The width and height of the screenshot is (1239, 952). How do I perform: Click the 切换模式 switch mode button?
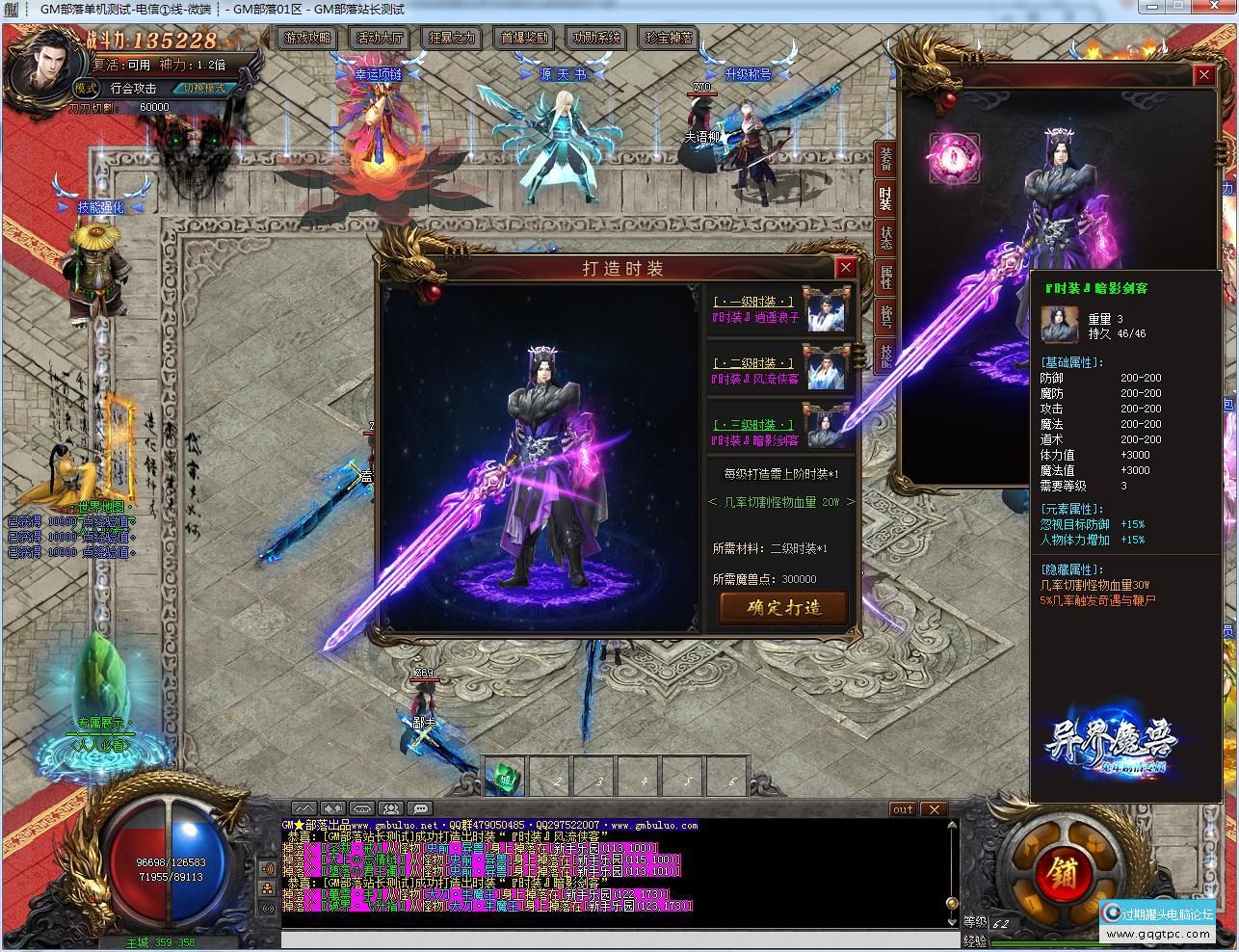pyautogui.click(x=204, y=88)
